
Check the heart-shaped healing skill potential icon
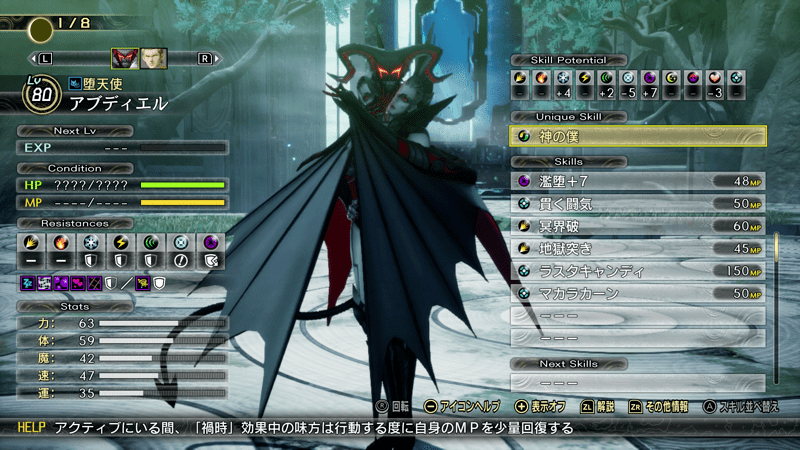[715, 77]
